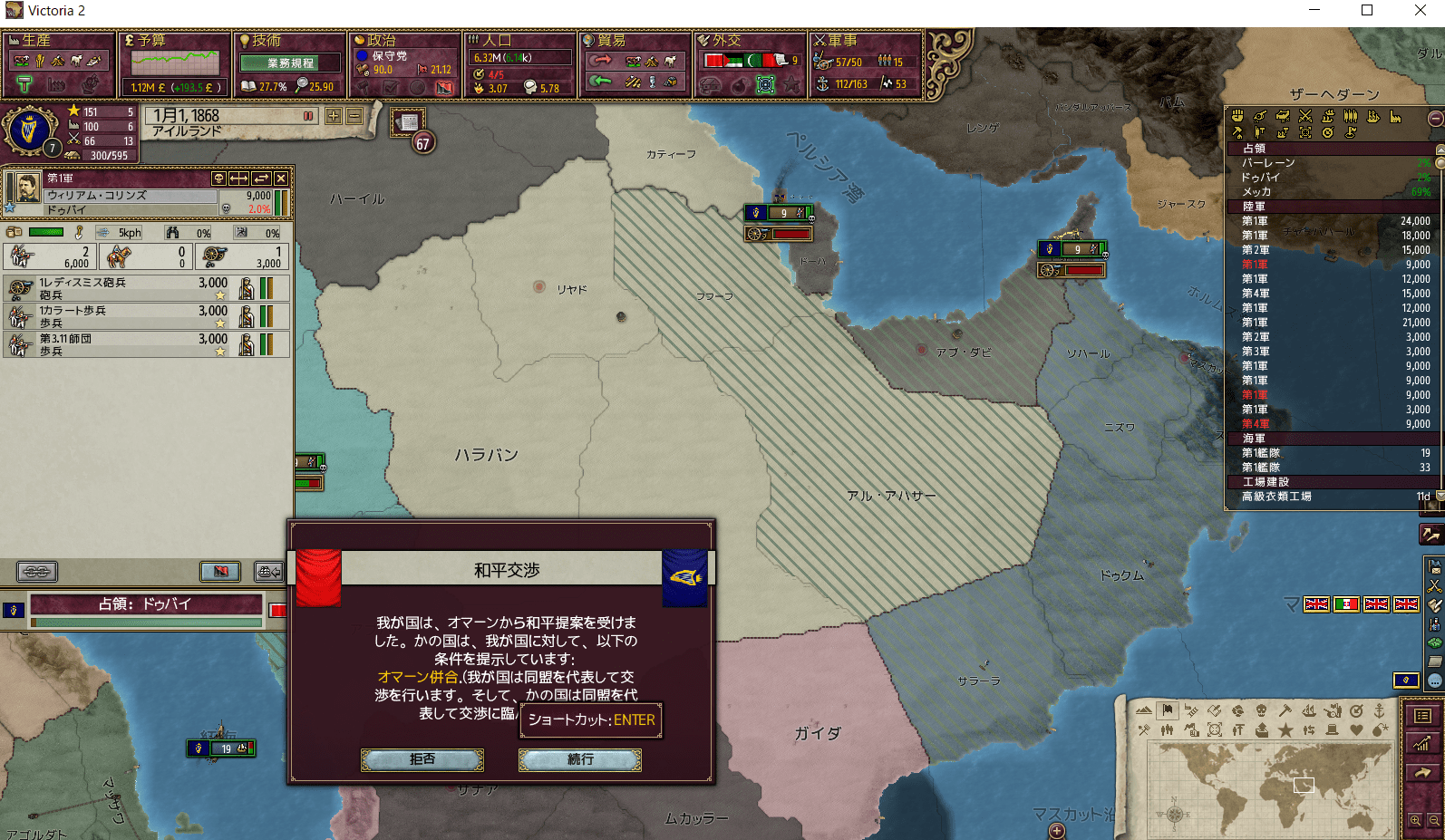The image size is (1445, 840).
Task: Select the revolt risk skull map mode
Action: 1263,710
